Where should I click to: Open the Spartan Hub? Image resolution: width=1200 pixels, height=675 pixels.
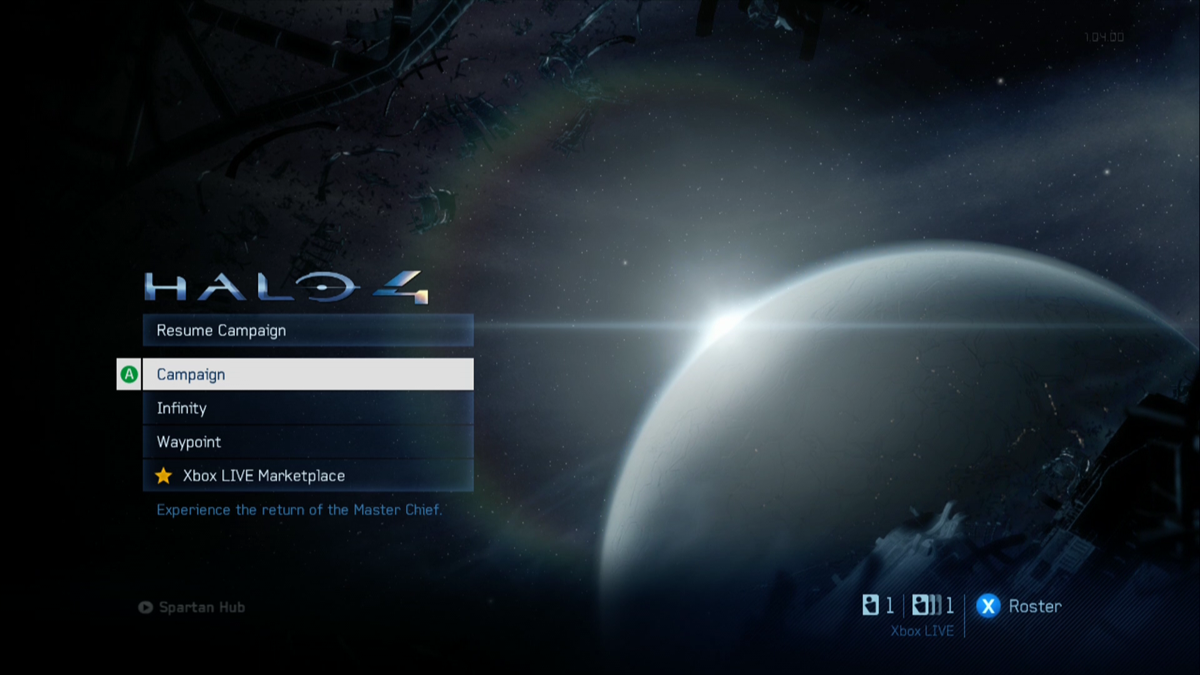(x=192, y=607)
